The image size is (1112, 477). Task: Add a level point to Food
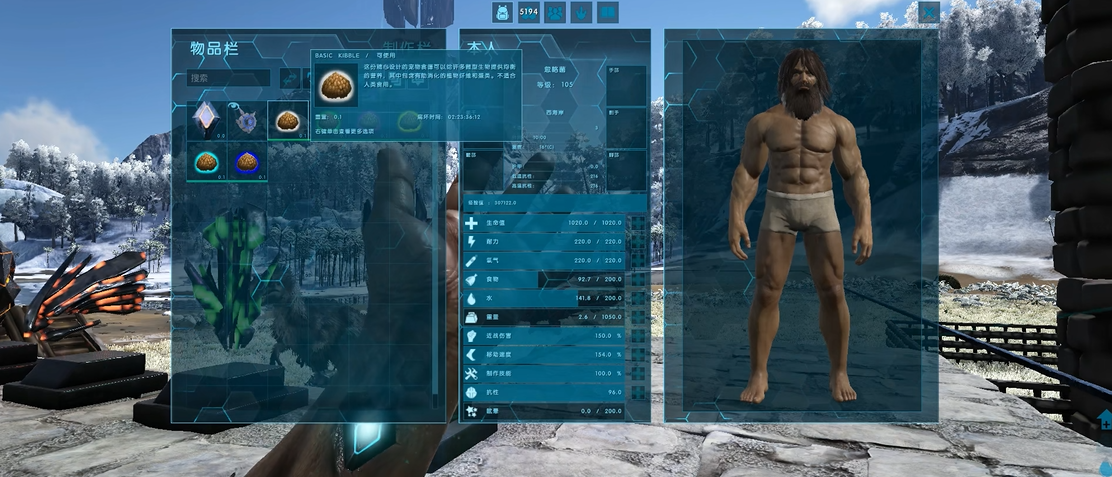[x=637, y=279]
